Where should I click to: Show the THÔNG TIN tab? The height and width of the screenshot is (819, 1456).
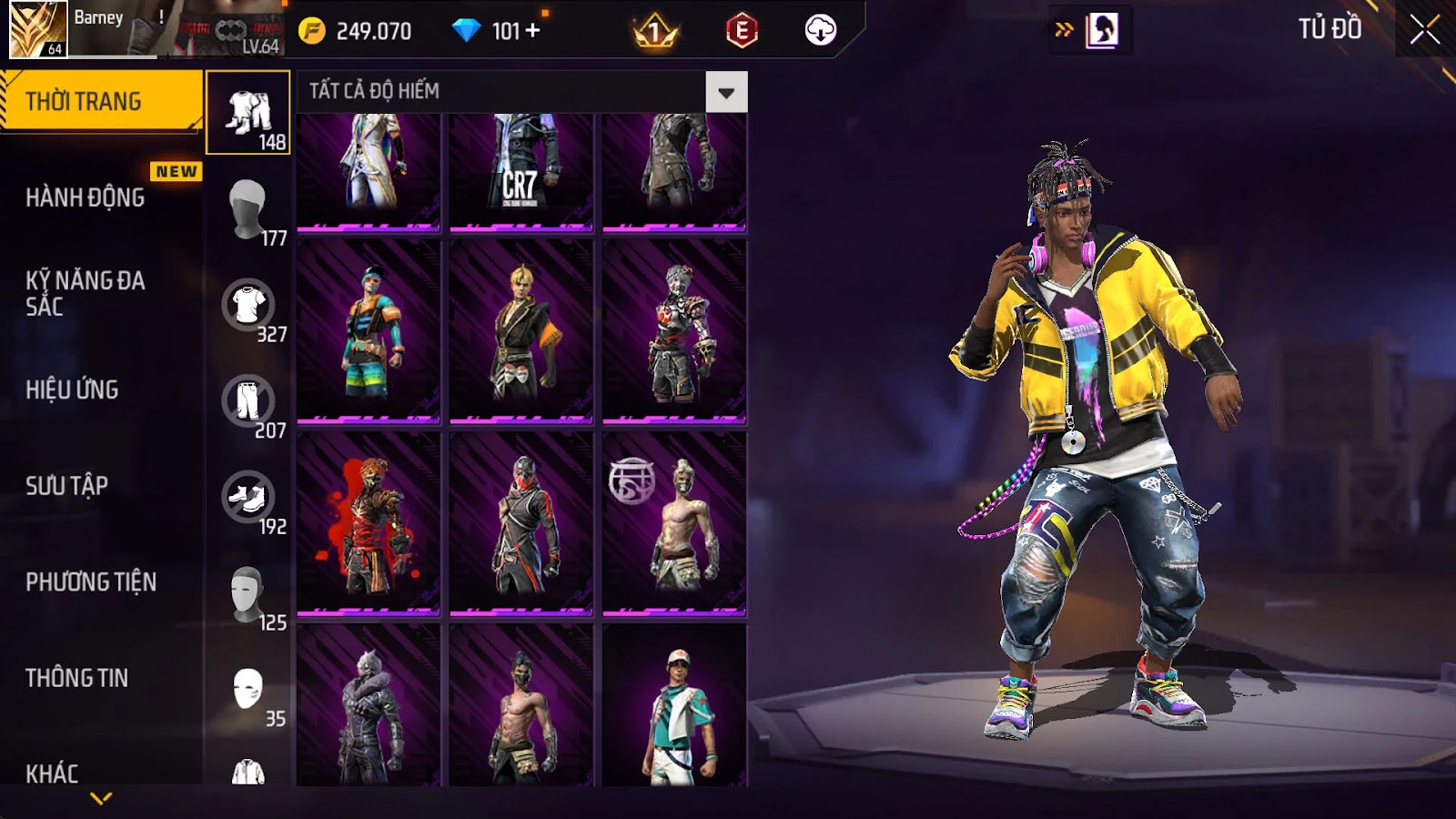pos(77,678)
